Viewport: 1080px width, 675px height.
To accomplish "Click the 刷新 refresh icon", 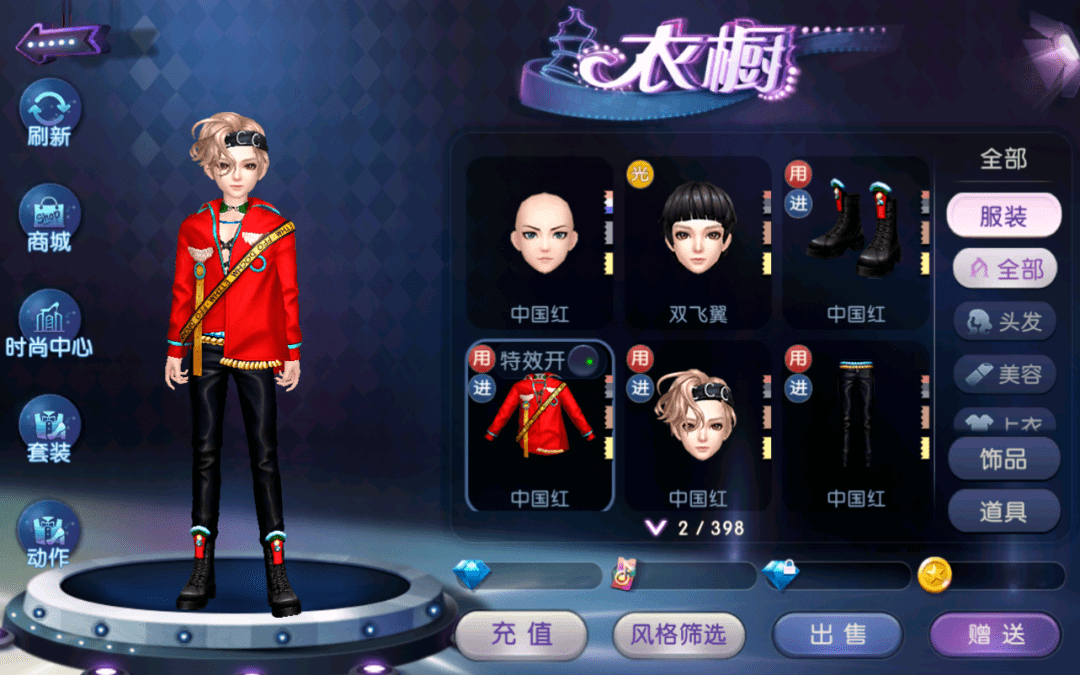I will point(49,110).
